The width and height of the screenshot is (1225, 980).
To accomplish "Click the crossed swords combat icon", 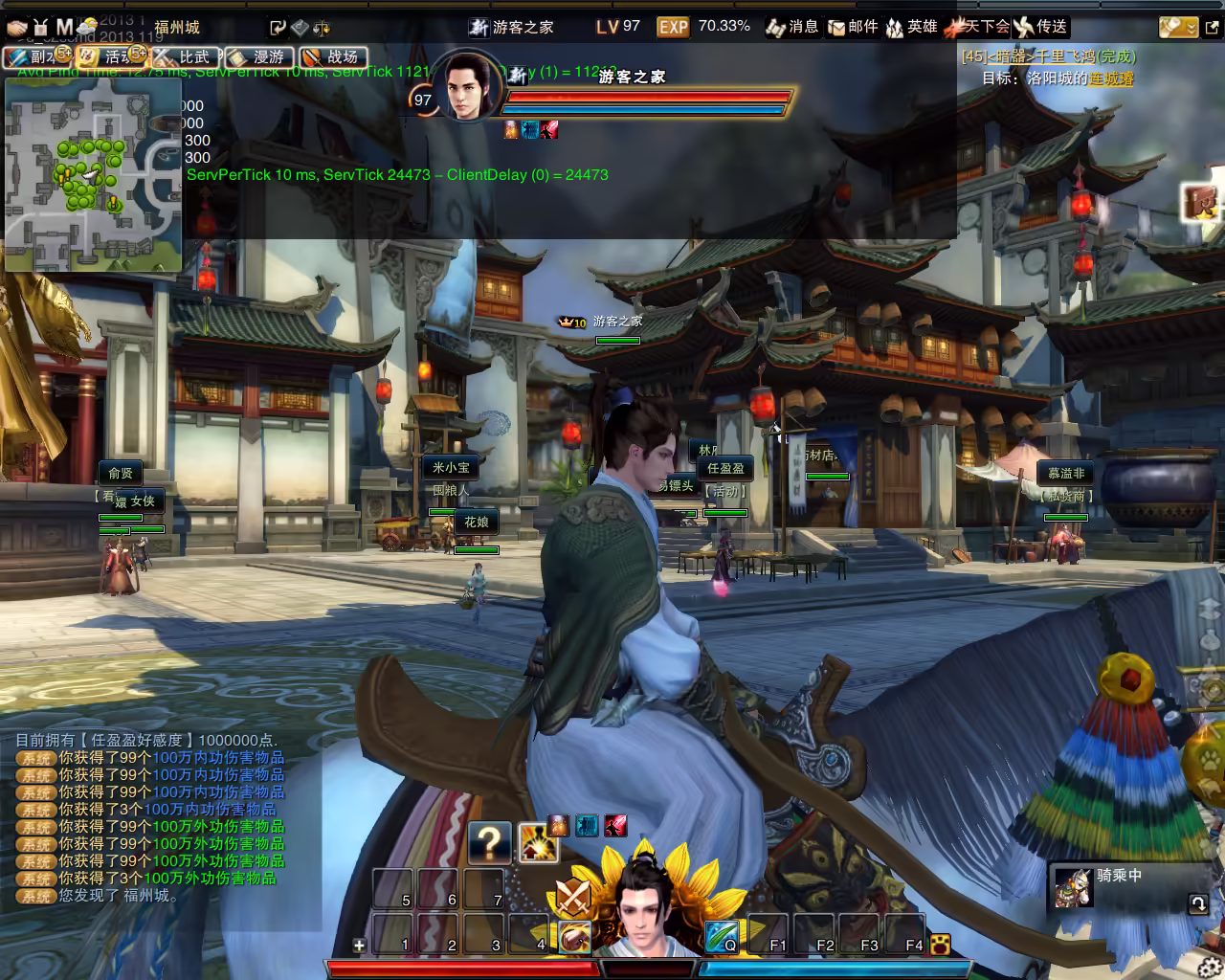I will [x=573, y=897].
